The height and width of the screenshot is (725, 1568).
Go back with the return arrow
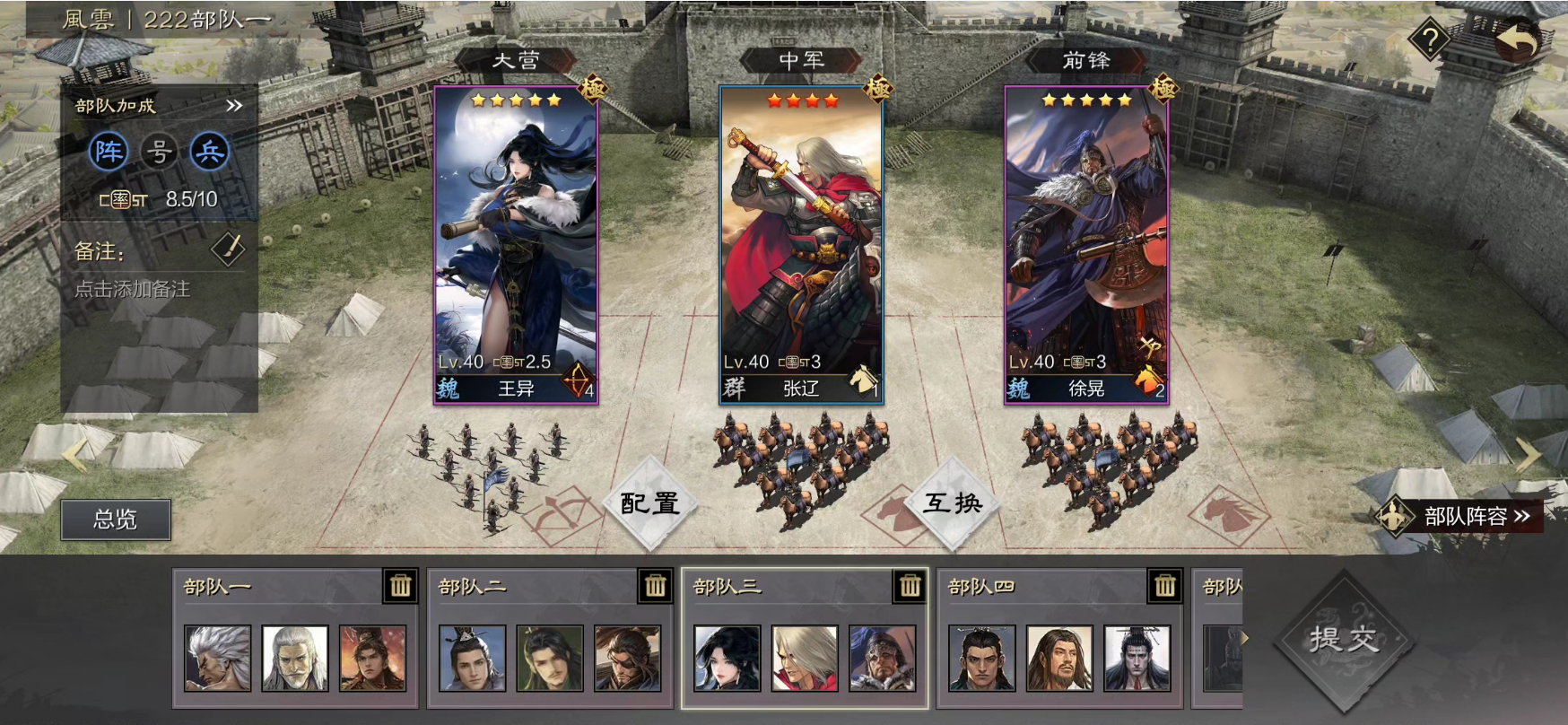click(x=1515, y=39)
